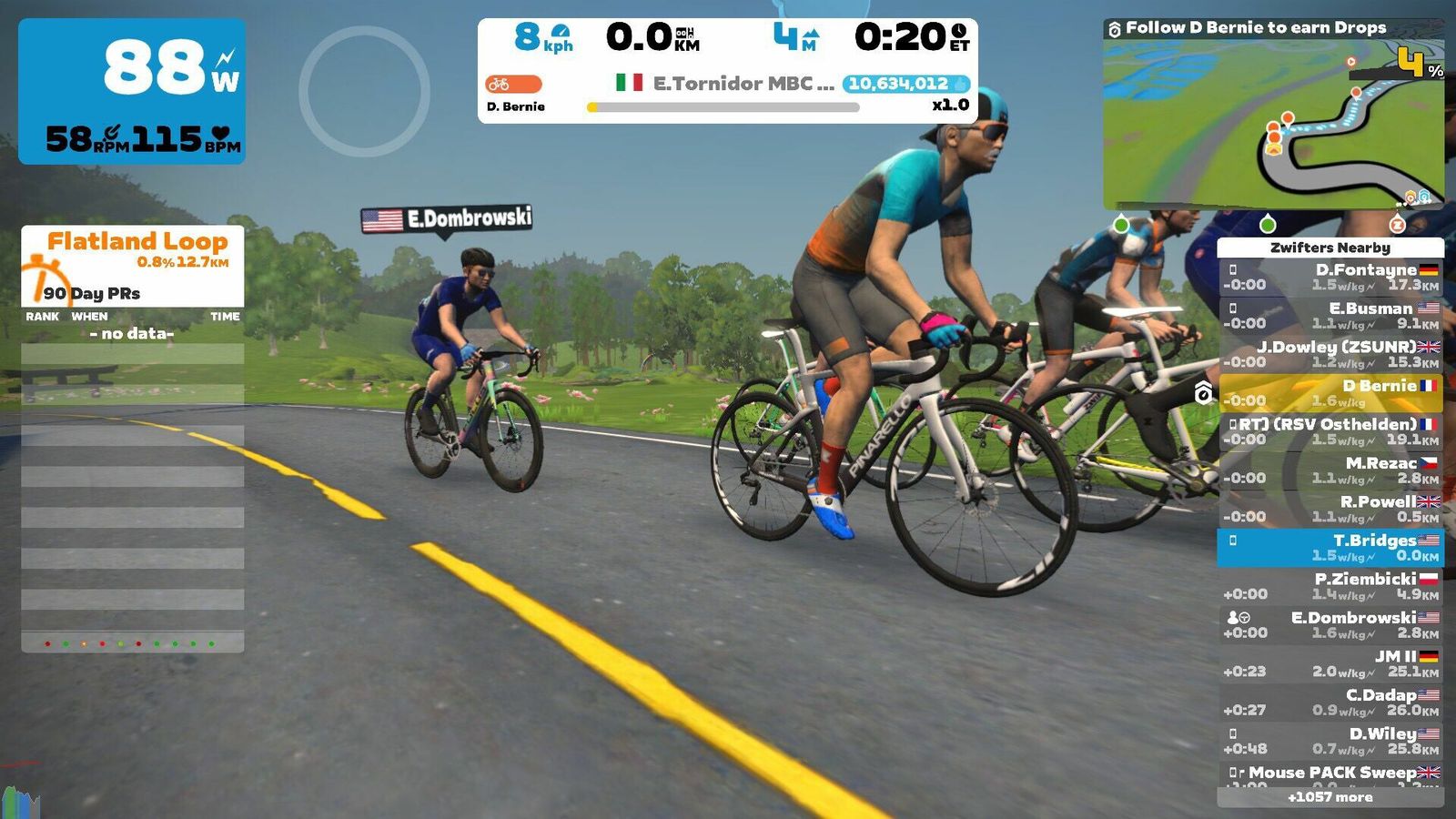Click the Flatland Loop segment panel
Screen dimensions: 1456x819
pos(133,264)
